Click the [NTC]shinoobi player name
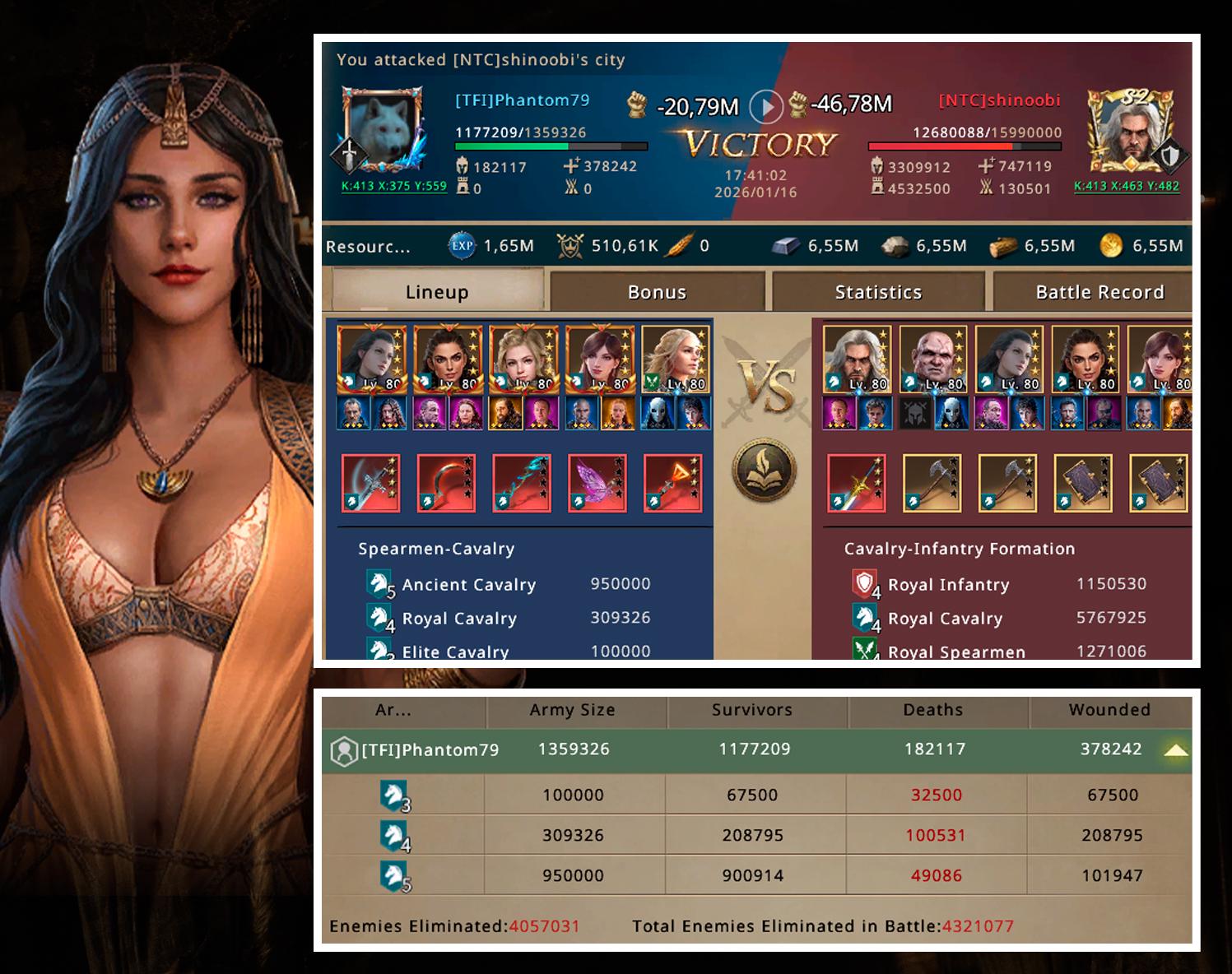 (999, 100)
